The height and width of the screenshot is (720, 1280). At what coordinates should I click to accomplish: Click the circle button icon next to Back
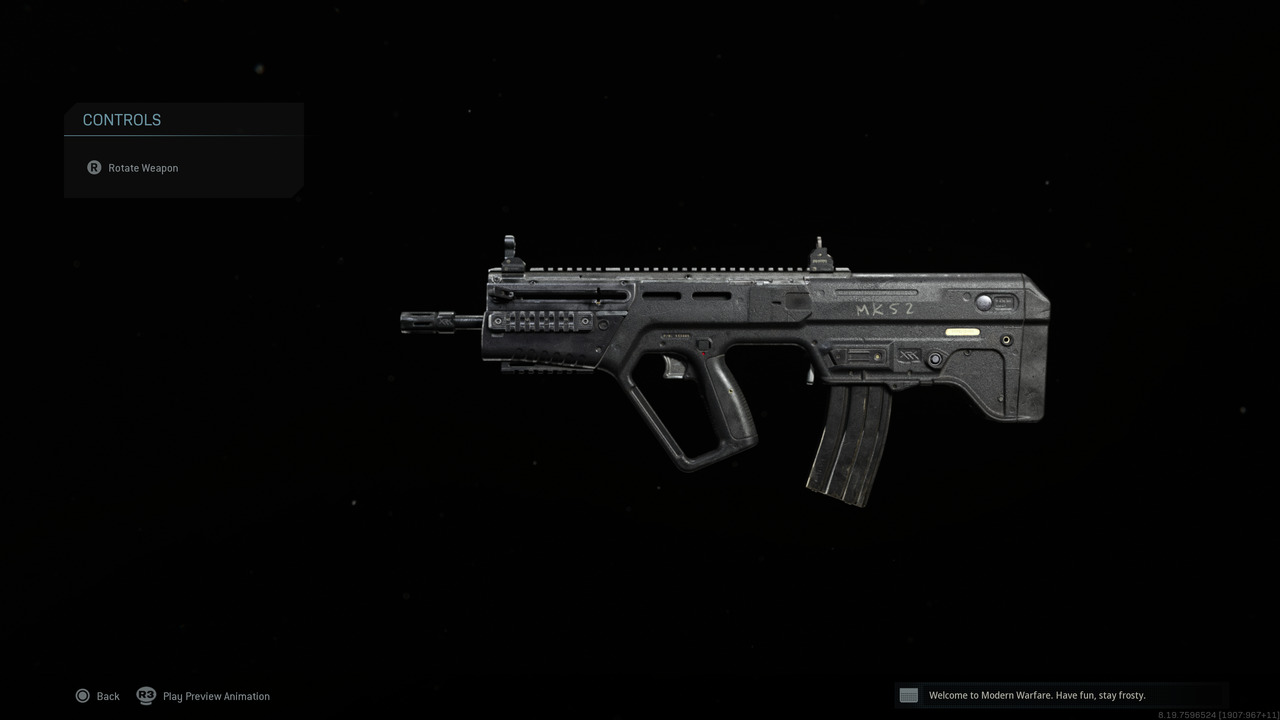(83, 695)
